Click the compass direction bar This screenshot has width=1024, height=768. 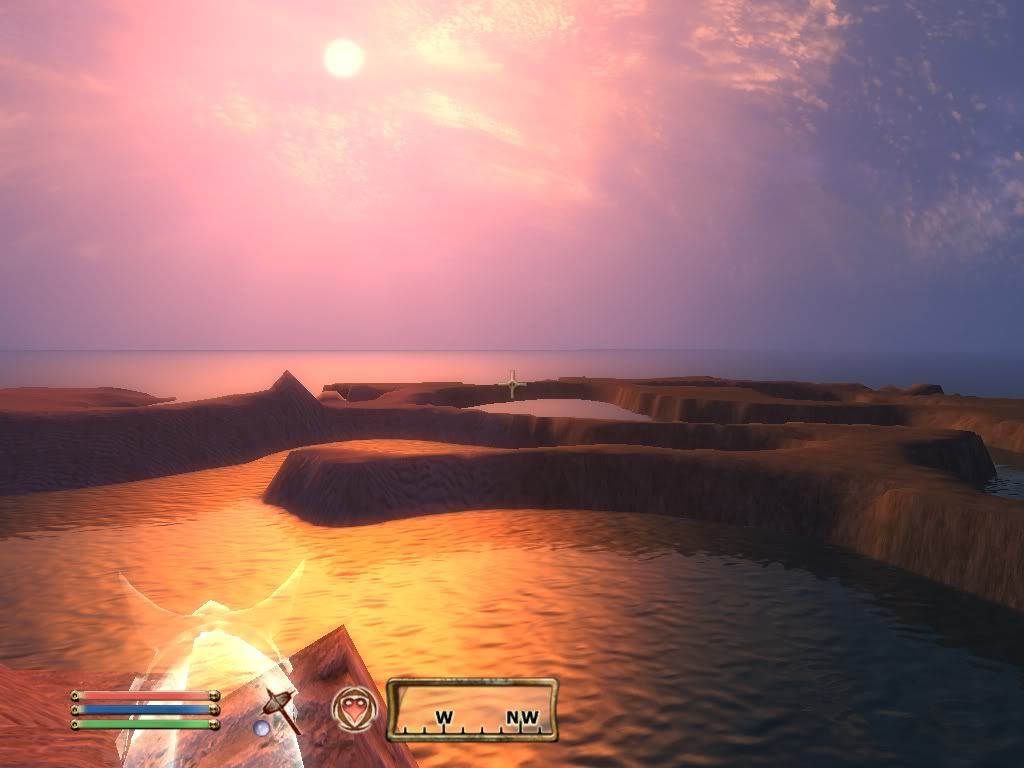point(472,710)
